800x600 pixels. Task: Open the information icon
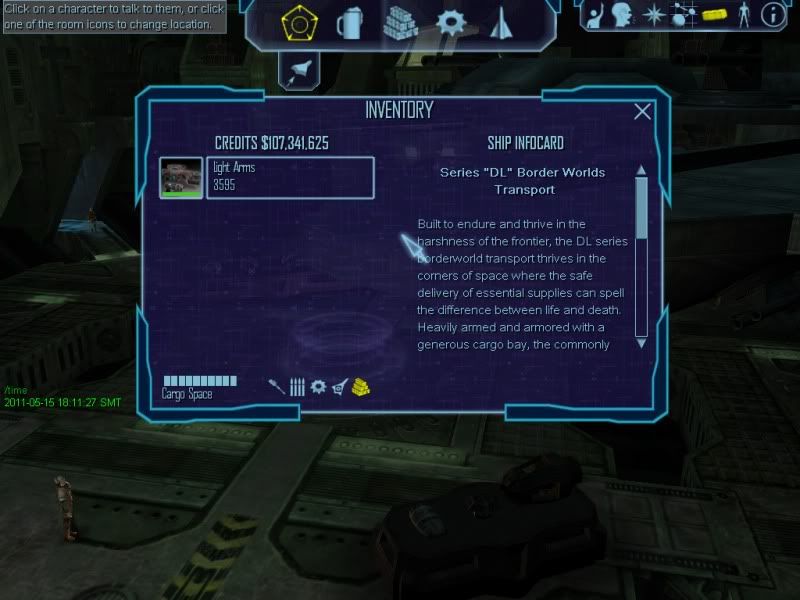[x=771, y=15]
